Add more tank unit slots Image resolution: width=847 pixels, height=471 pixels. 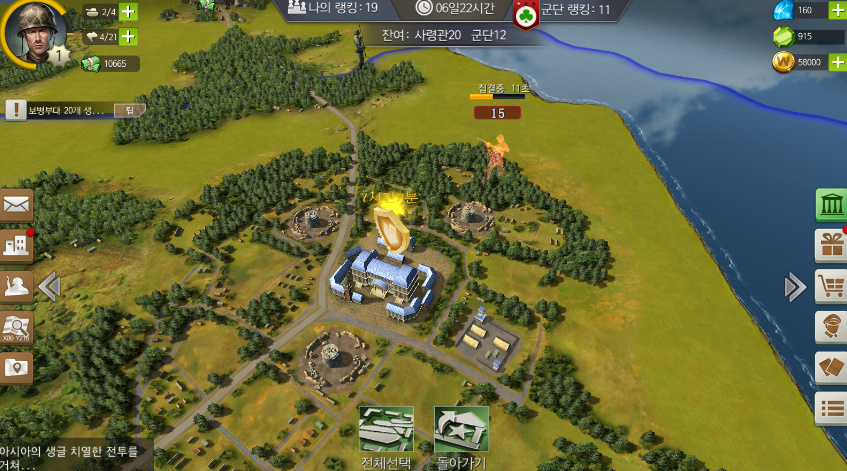[128, 13]
